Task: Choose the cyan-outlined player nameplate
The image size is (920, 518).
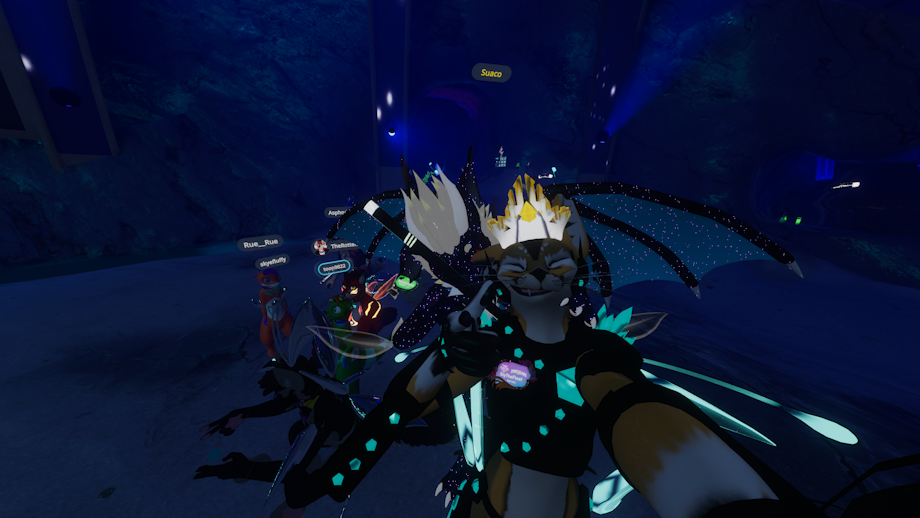Action: point(334,268)
